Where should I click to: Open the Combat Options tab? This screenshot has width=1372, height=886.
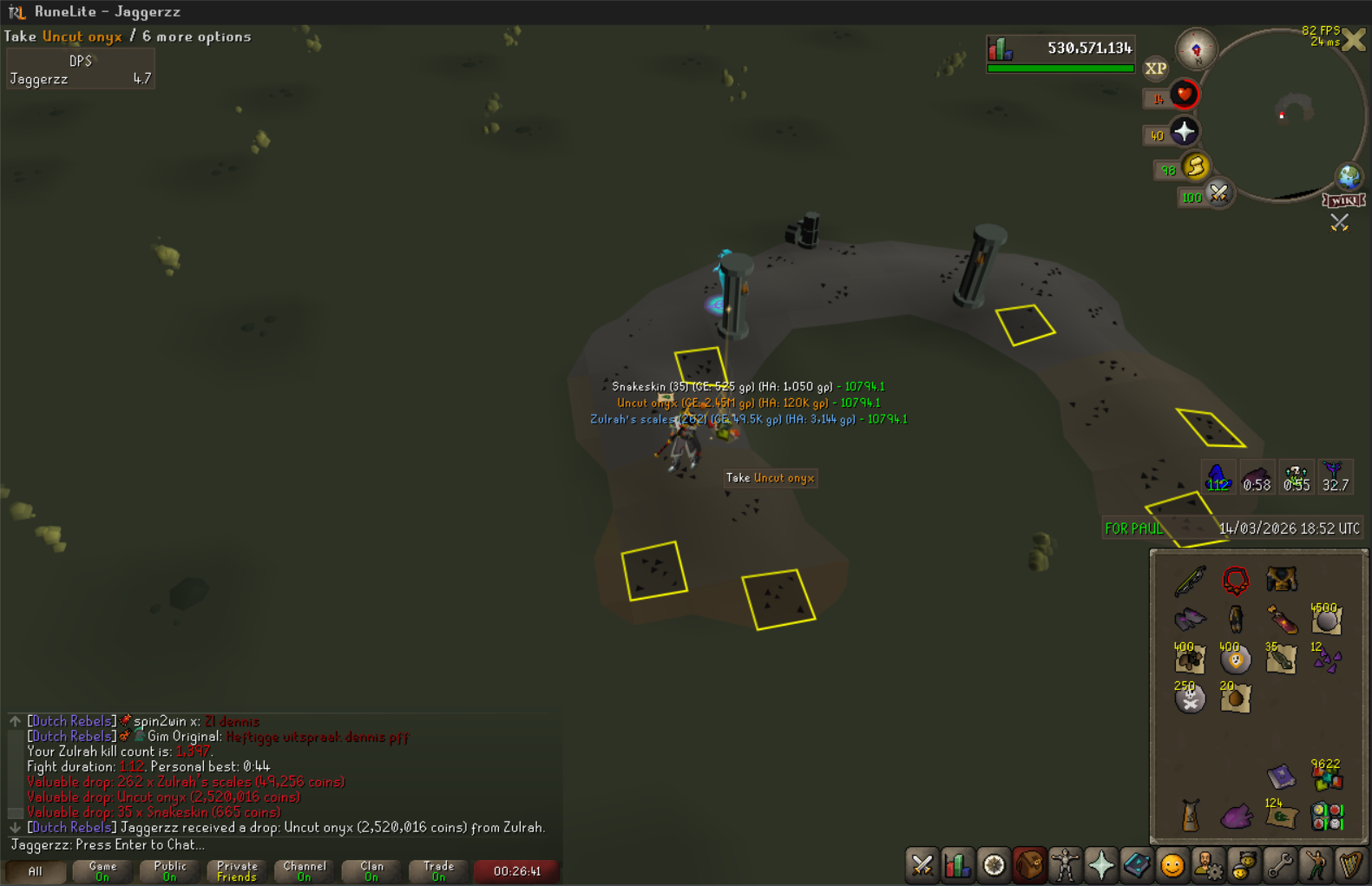click(x=922, y=865)
